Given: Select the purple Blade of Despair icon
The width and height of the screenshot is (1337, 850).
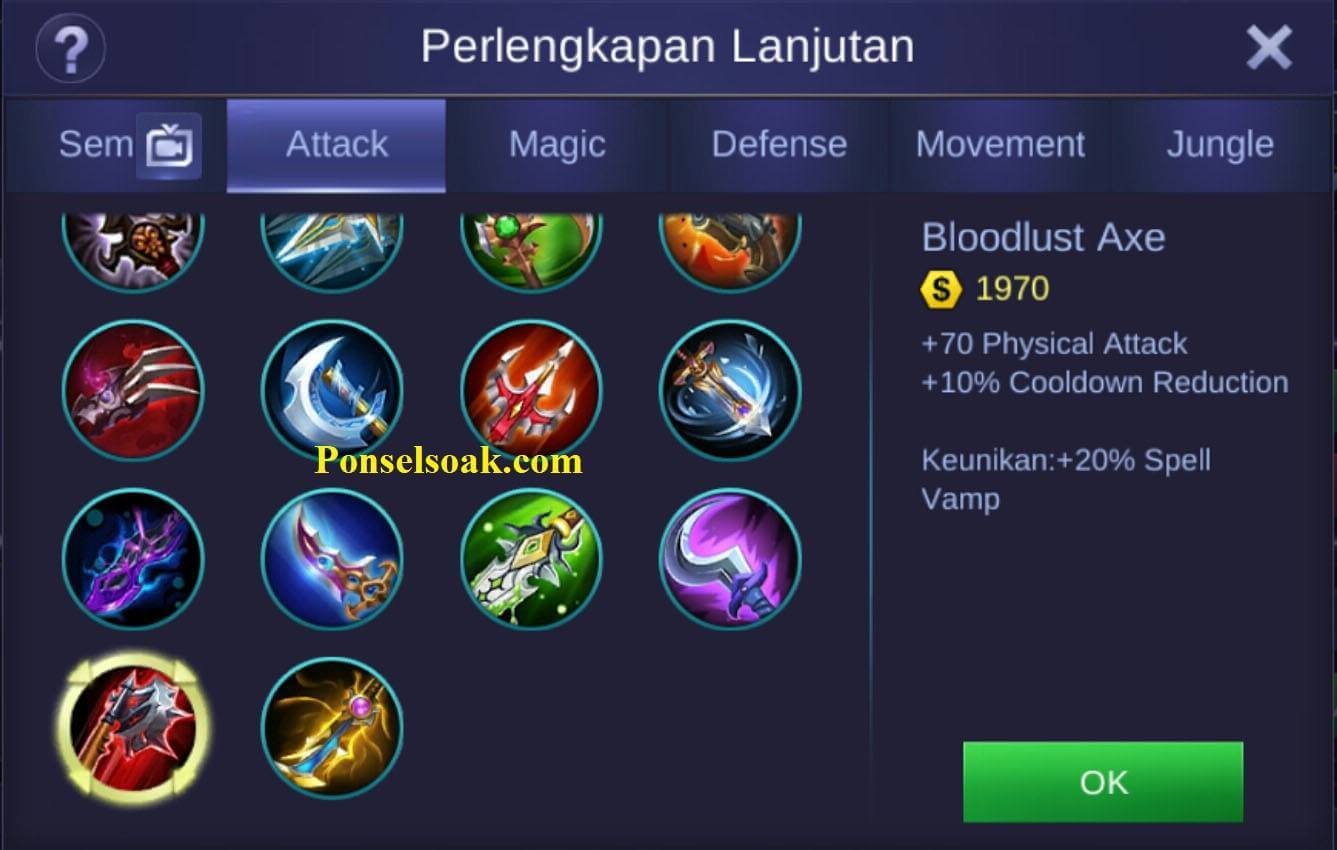Looking at the screenshot, I should pos(134,560).
